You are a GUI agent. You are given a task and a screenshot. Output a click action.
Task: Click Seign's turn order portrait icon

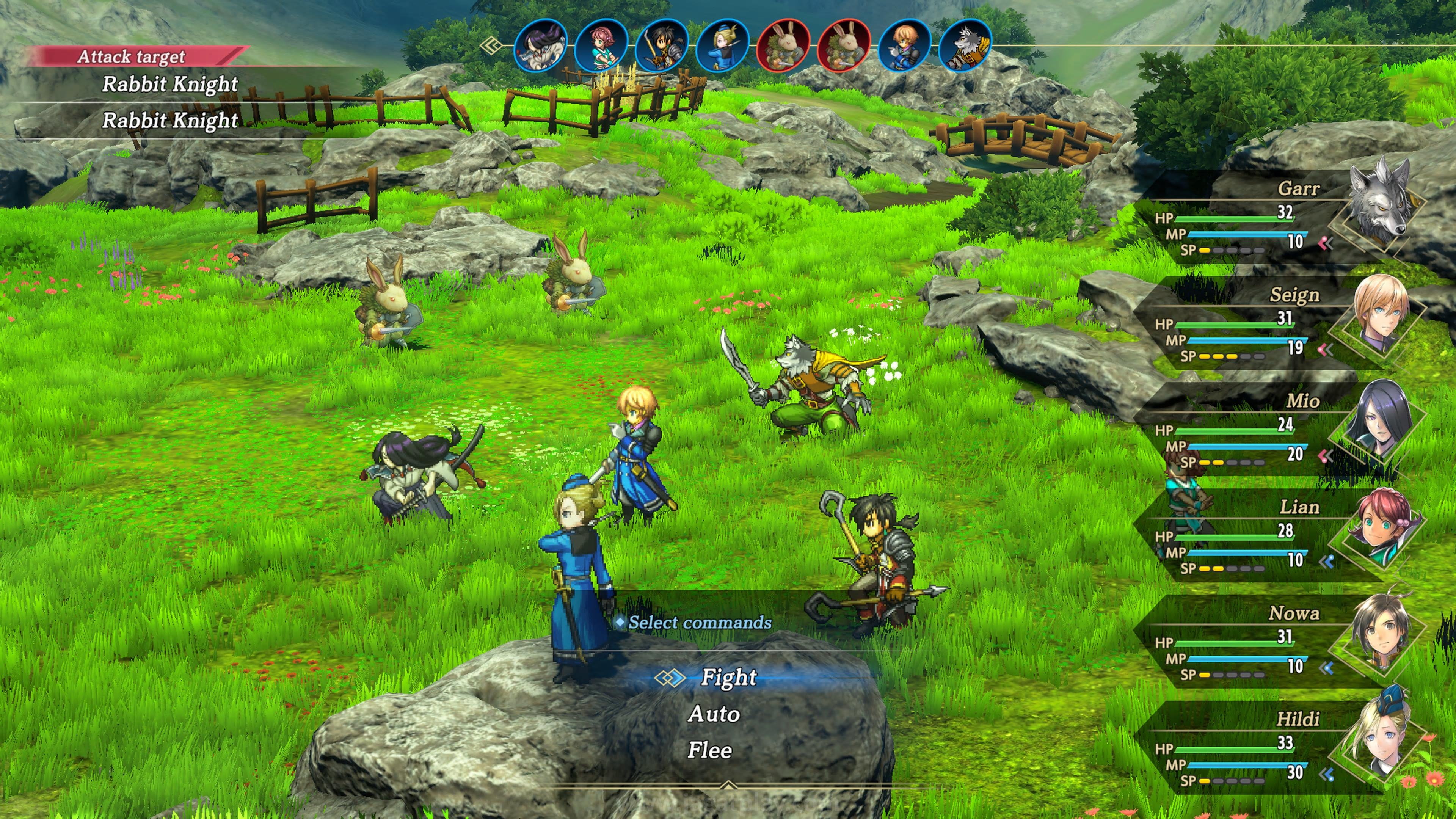click(904, 45)
